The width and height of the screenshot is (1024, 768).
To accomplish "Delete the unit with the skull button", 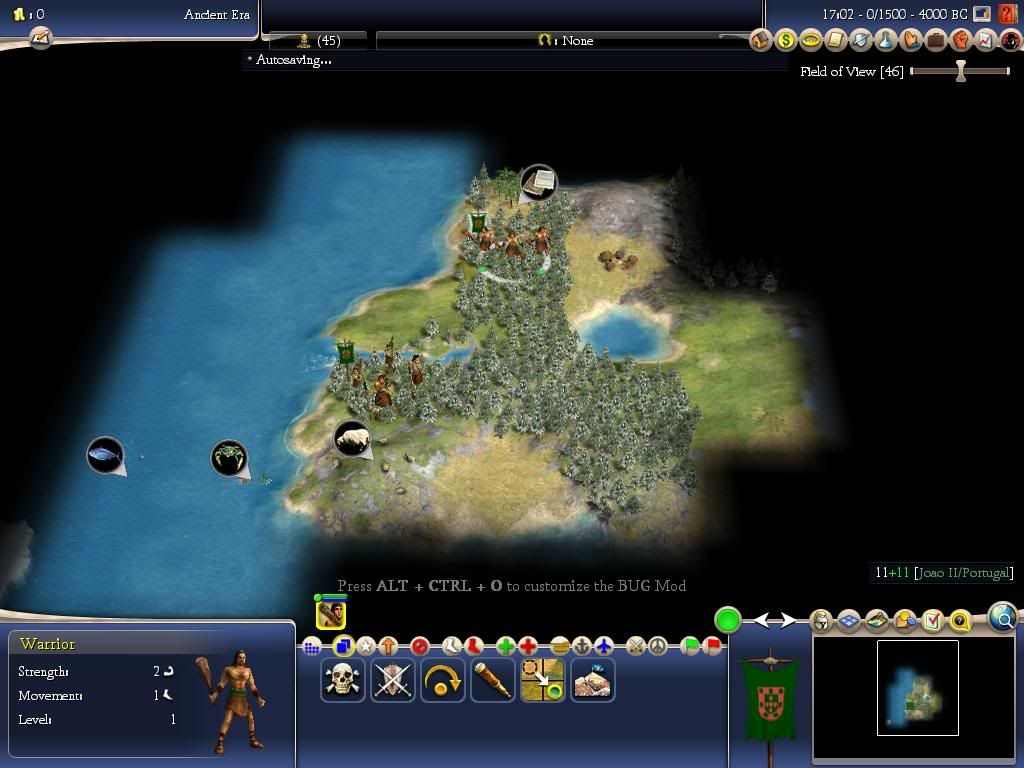I will point(343,680).
